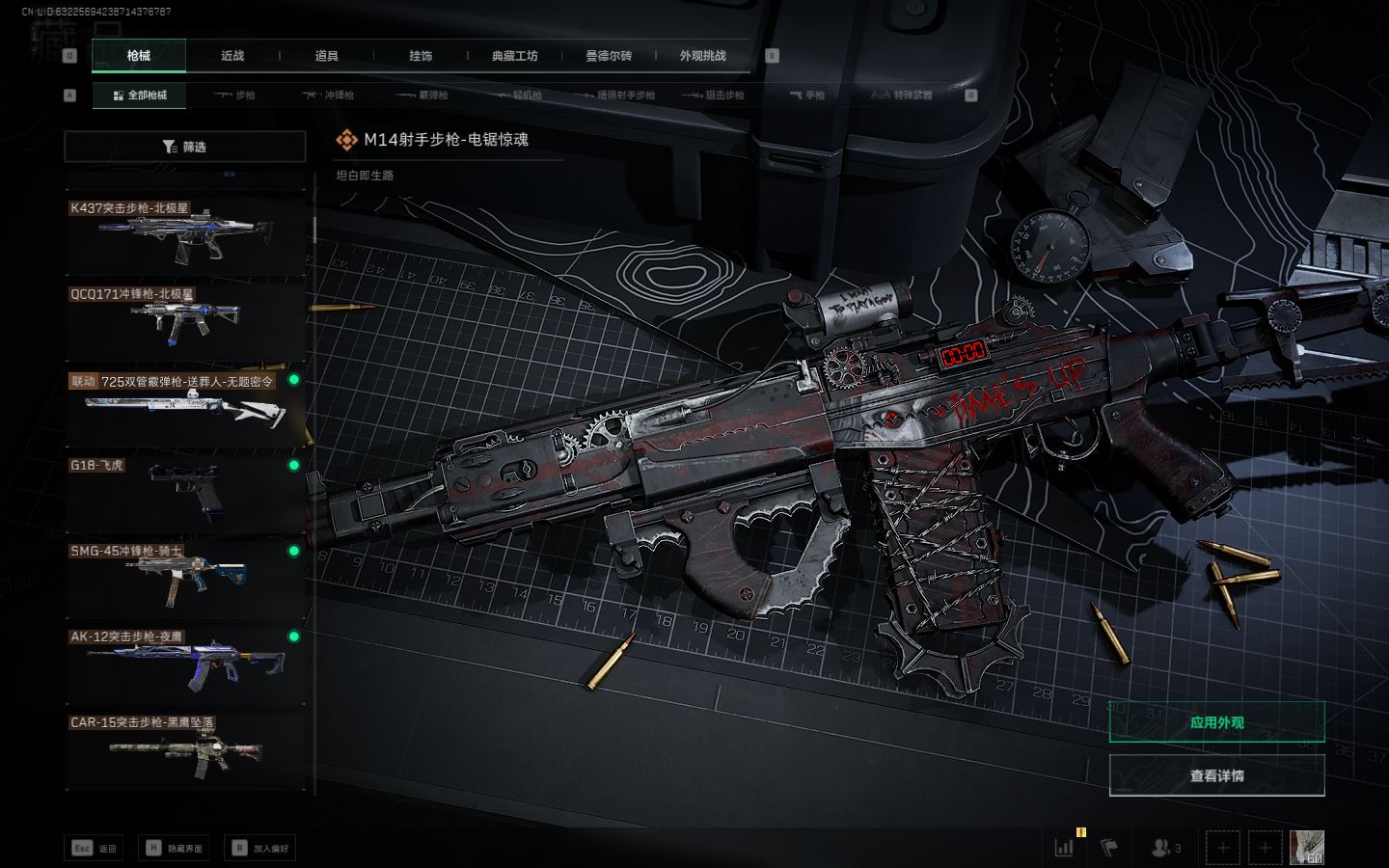Select the 挂饰 charms tab
The height and width of the screenshot is (868, 1389).
tap(421, 56)
